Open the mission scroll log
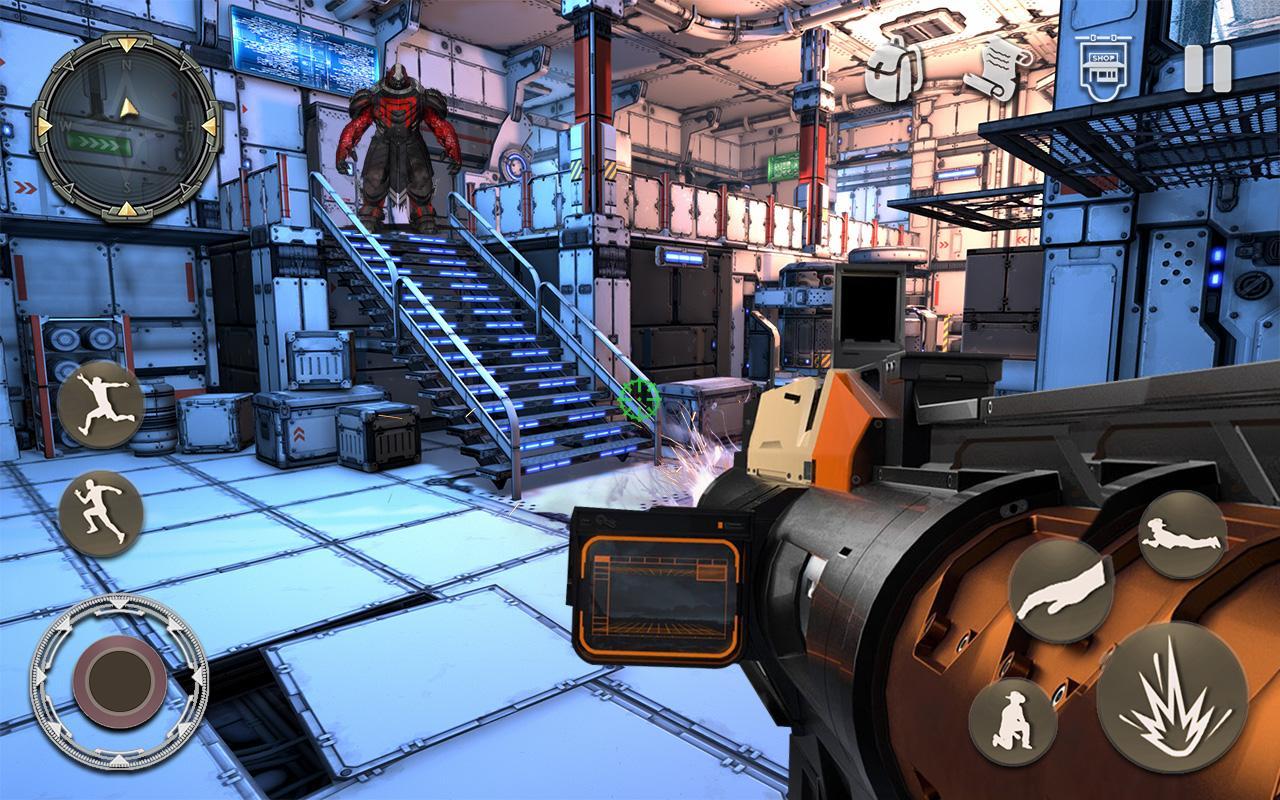The width and height of the screenshot is (1280, 800). coord(996,68)
